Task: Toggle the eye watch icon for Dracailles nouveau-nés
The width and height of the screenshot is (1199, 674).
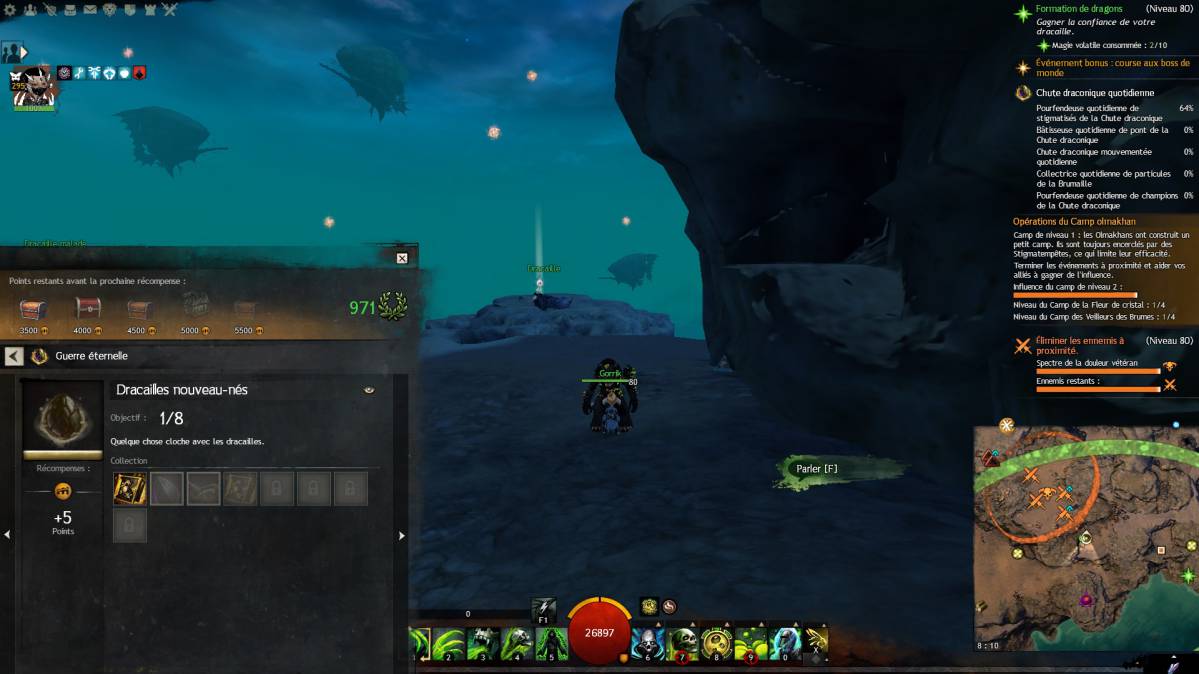Action: 369,390
